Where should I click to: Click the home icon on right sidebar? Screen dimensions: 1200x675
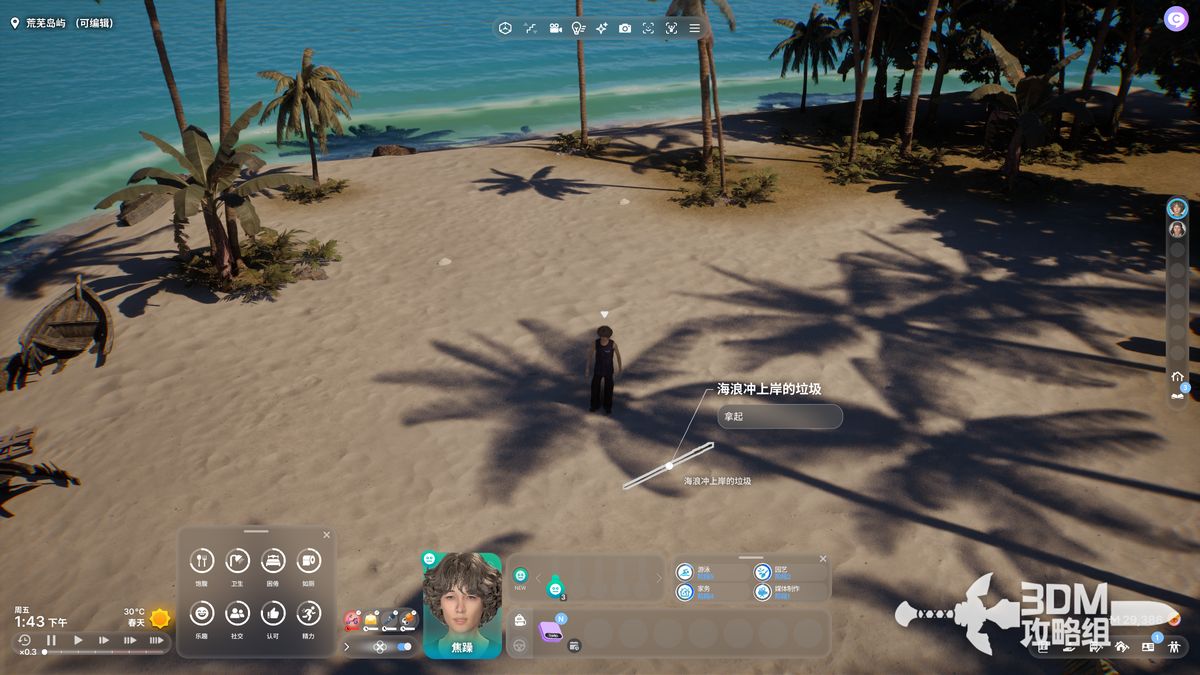coord(1177,376)
